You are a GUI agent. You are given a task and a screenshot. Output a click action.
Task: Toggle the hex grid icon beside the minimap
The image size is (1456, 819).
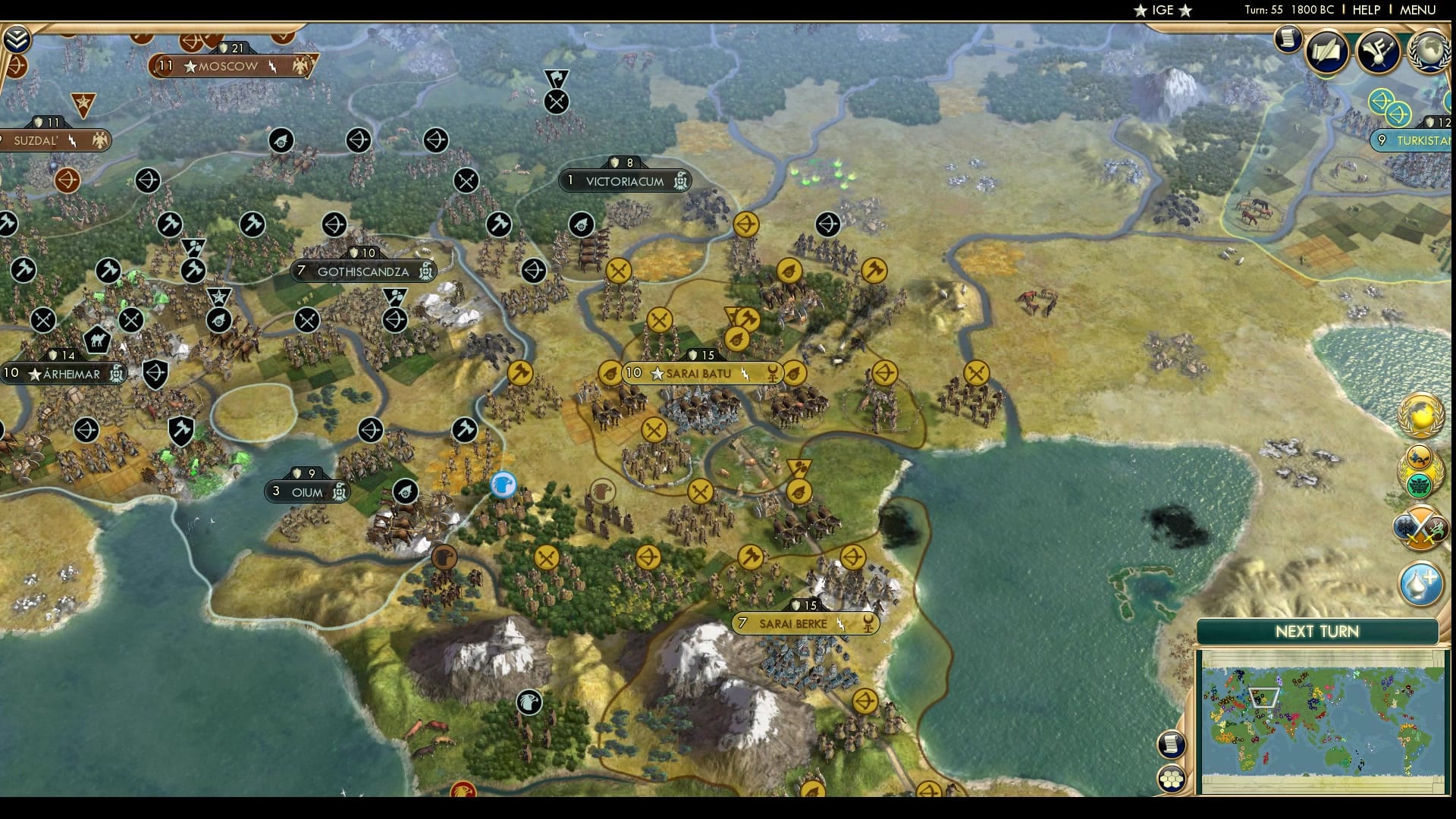[x=1173, y=779]
